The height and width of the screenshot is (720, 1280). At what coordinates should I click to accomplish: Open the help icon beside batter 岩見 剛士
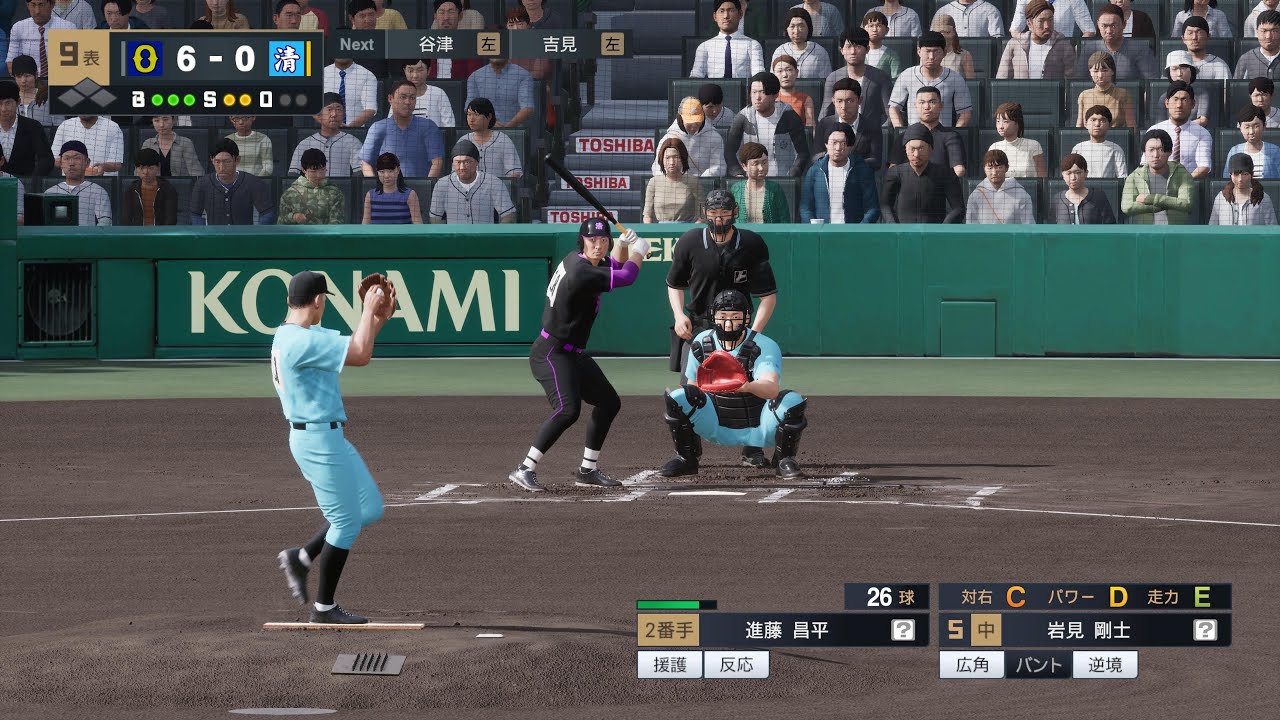1205,630
